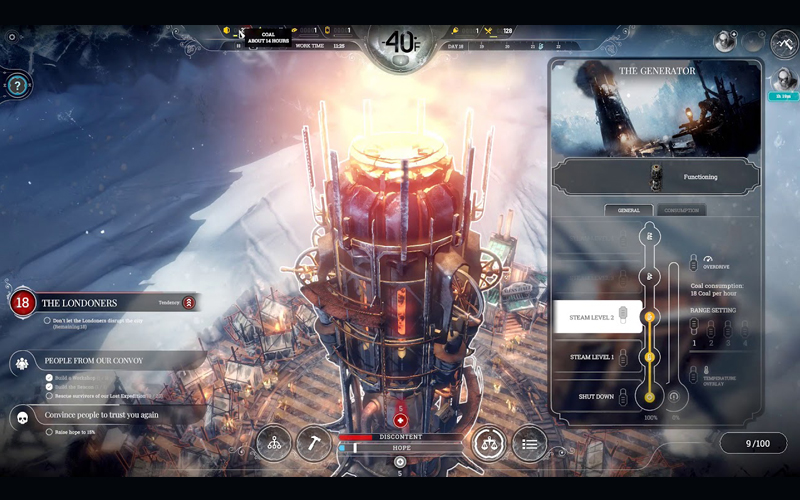Open the top-right circular menu button

pyautogui.click(x=783, y=45)
